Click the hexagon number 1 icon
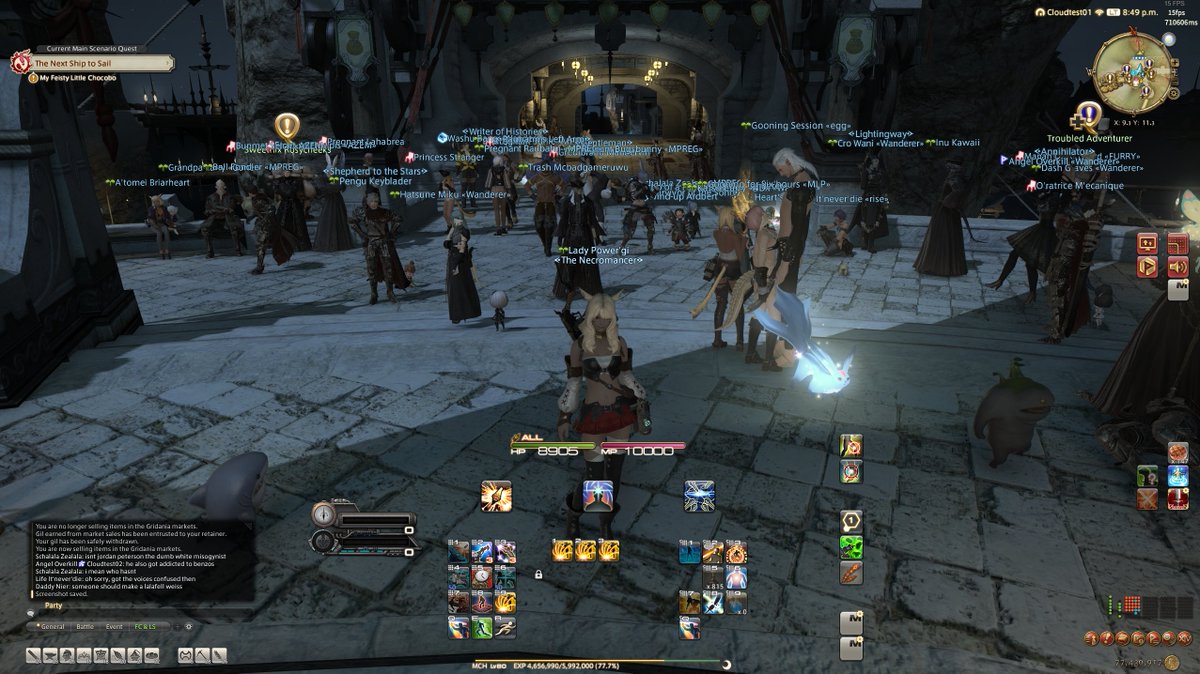 [x=851, y=521]
